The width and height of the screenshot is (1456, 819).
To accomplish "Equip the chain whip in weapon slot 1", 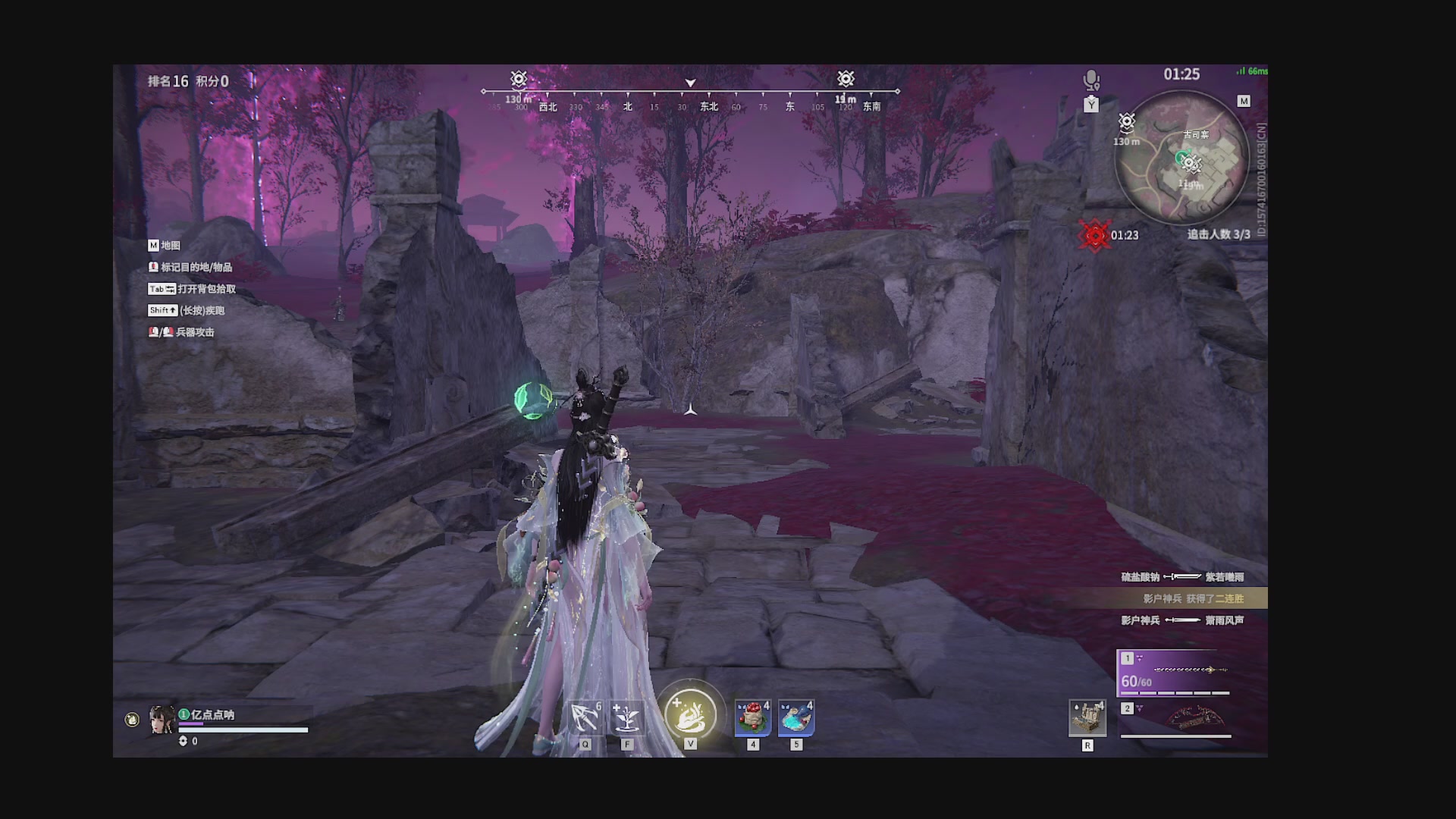I will 1175,672.
